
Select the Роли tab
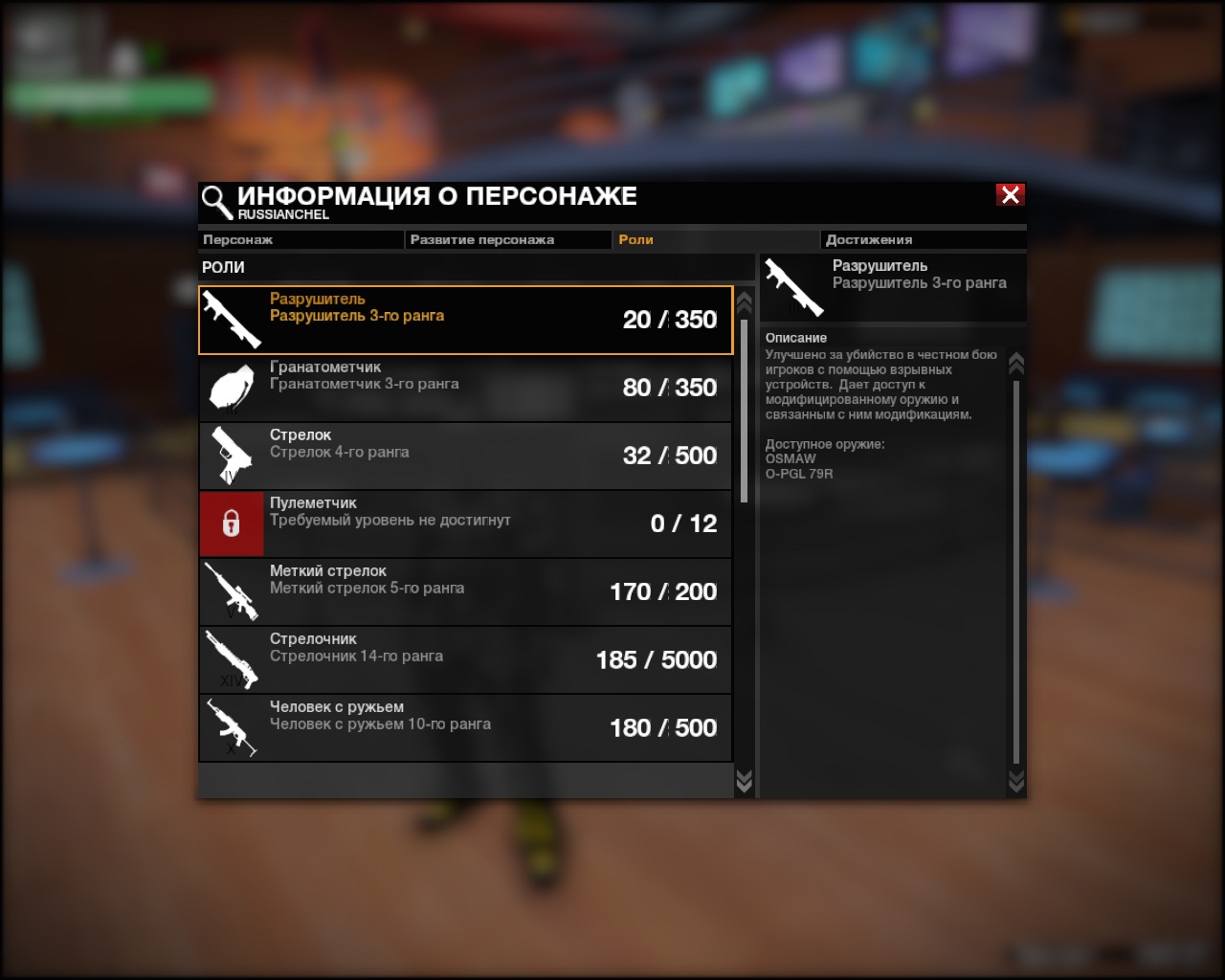pyautogui.click(x=714, y=240)
